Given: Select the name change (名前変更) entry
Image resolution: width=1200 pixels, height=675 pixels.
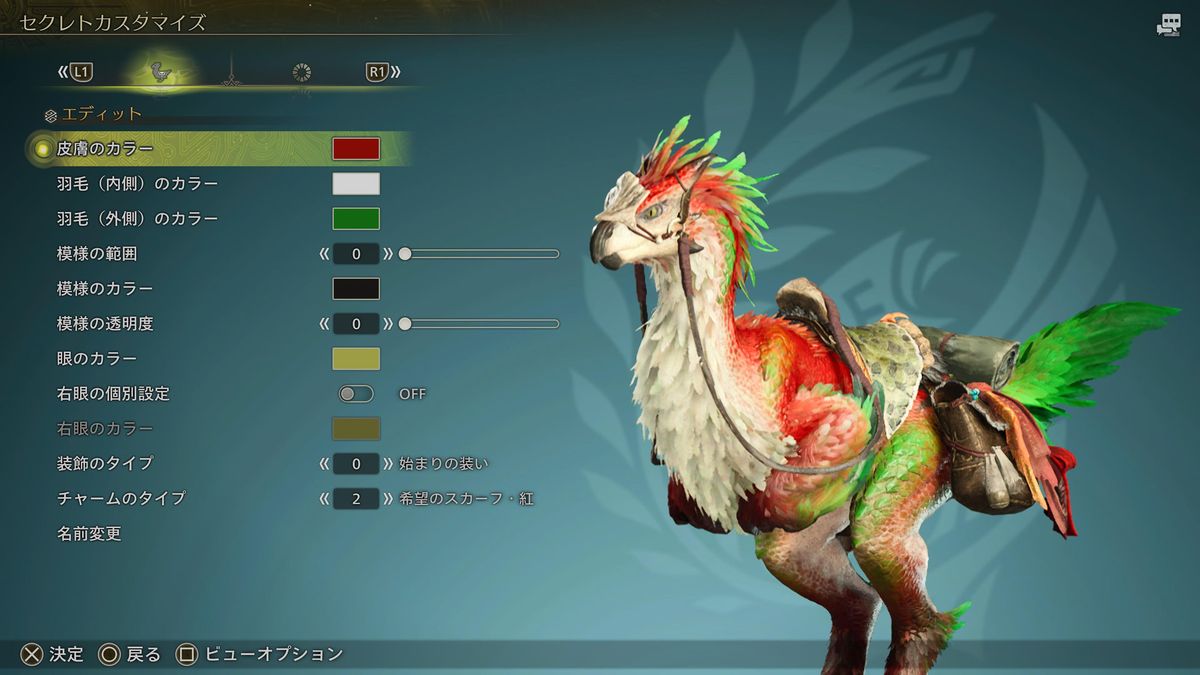Looking at the screenshot, I should coord(89,534).
